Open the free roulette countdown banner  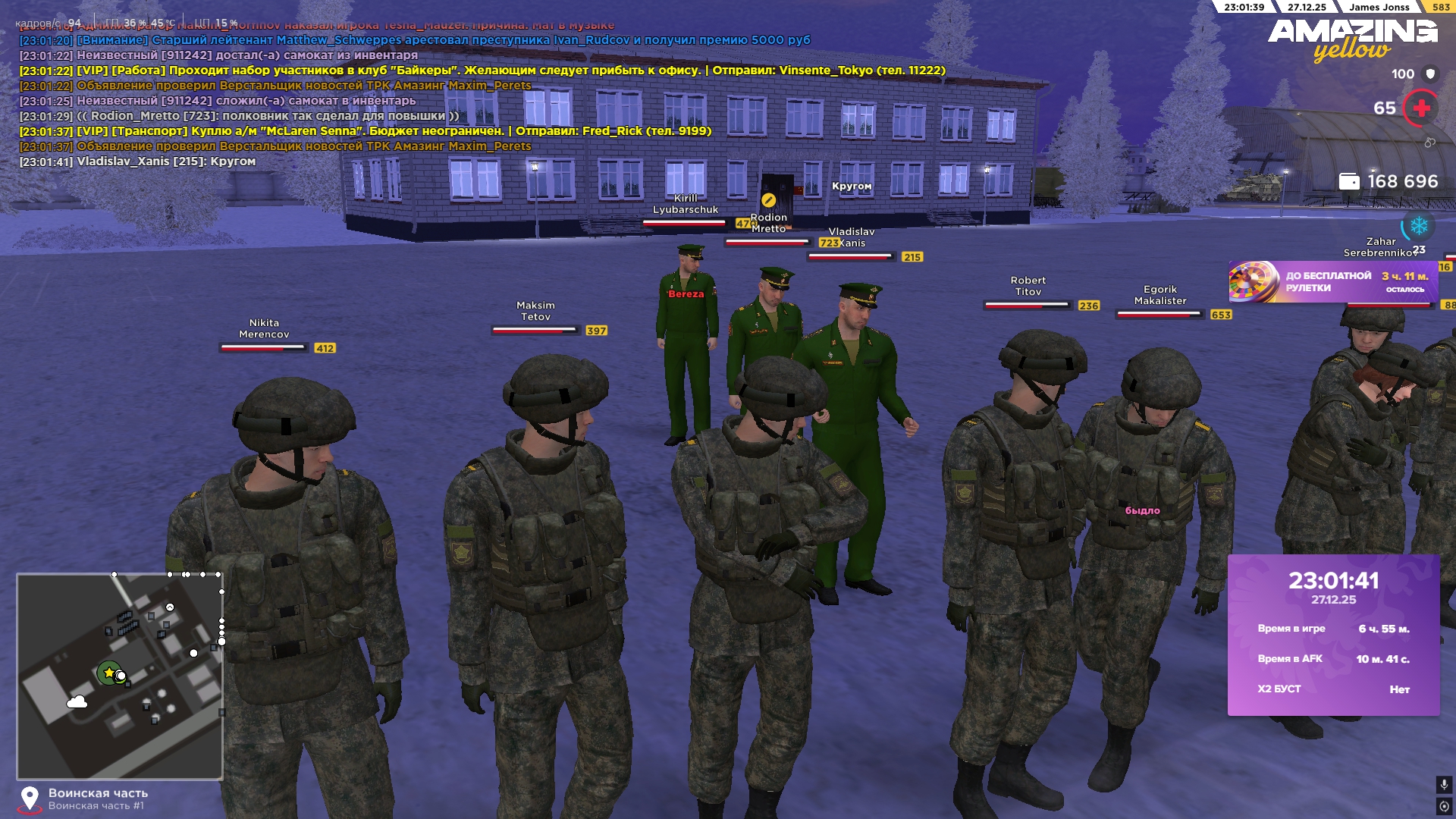point(1332,282)
